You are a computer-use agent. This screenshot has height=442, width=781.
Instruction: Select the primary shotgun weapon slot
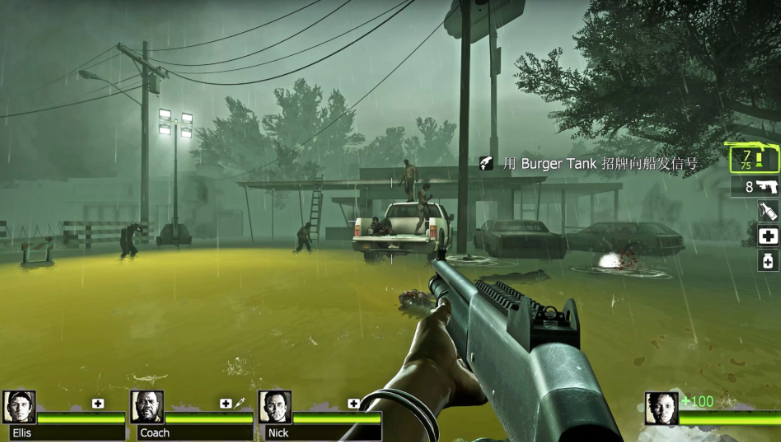pos(753,160)
